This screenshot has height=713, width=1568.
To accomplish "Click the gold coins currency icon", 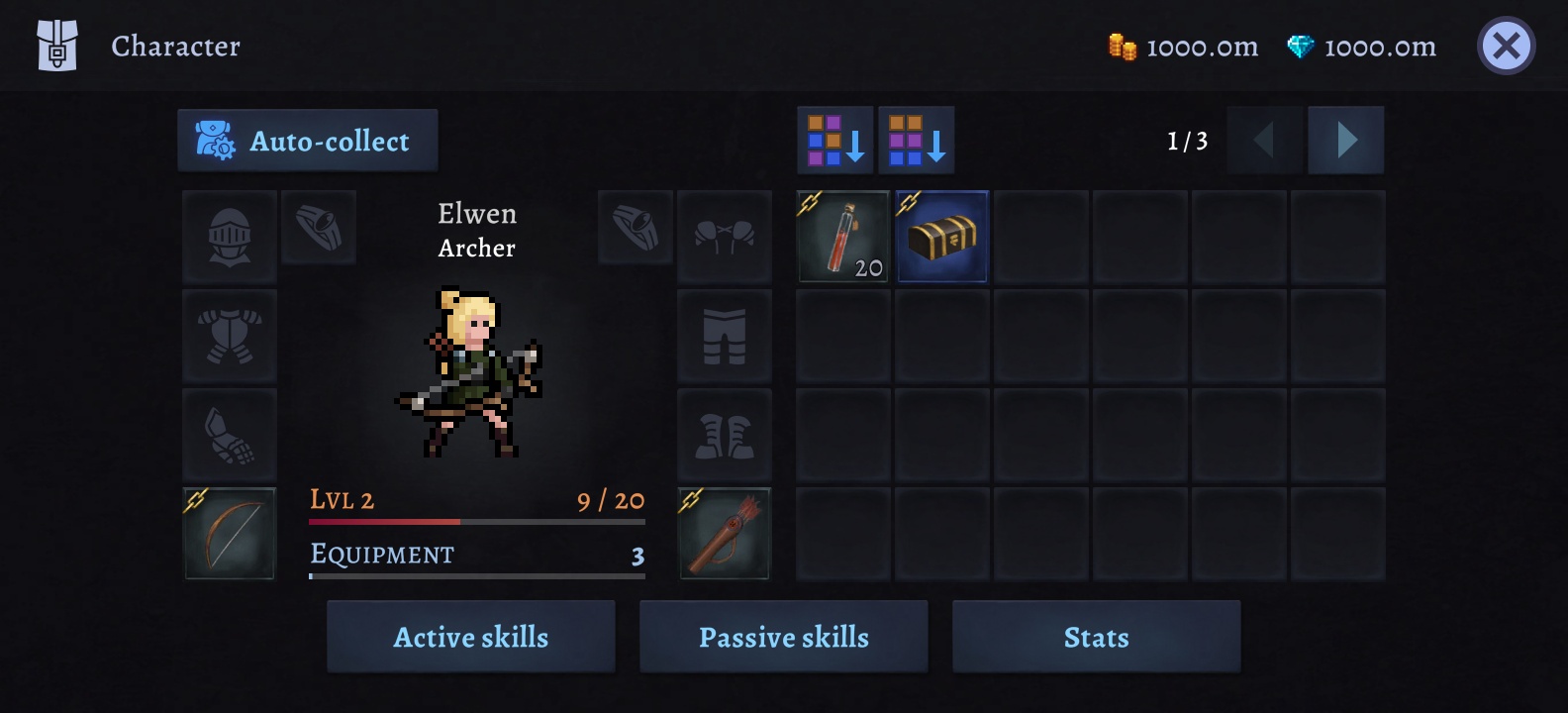I will (1122, 47).
